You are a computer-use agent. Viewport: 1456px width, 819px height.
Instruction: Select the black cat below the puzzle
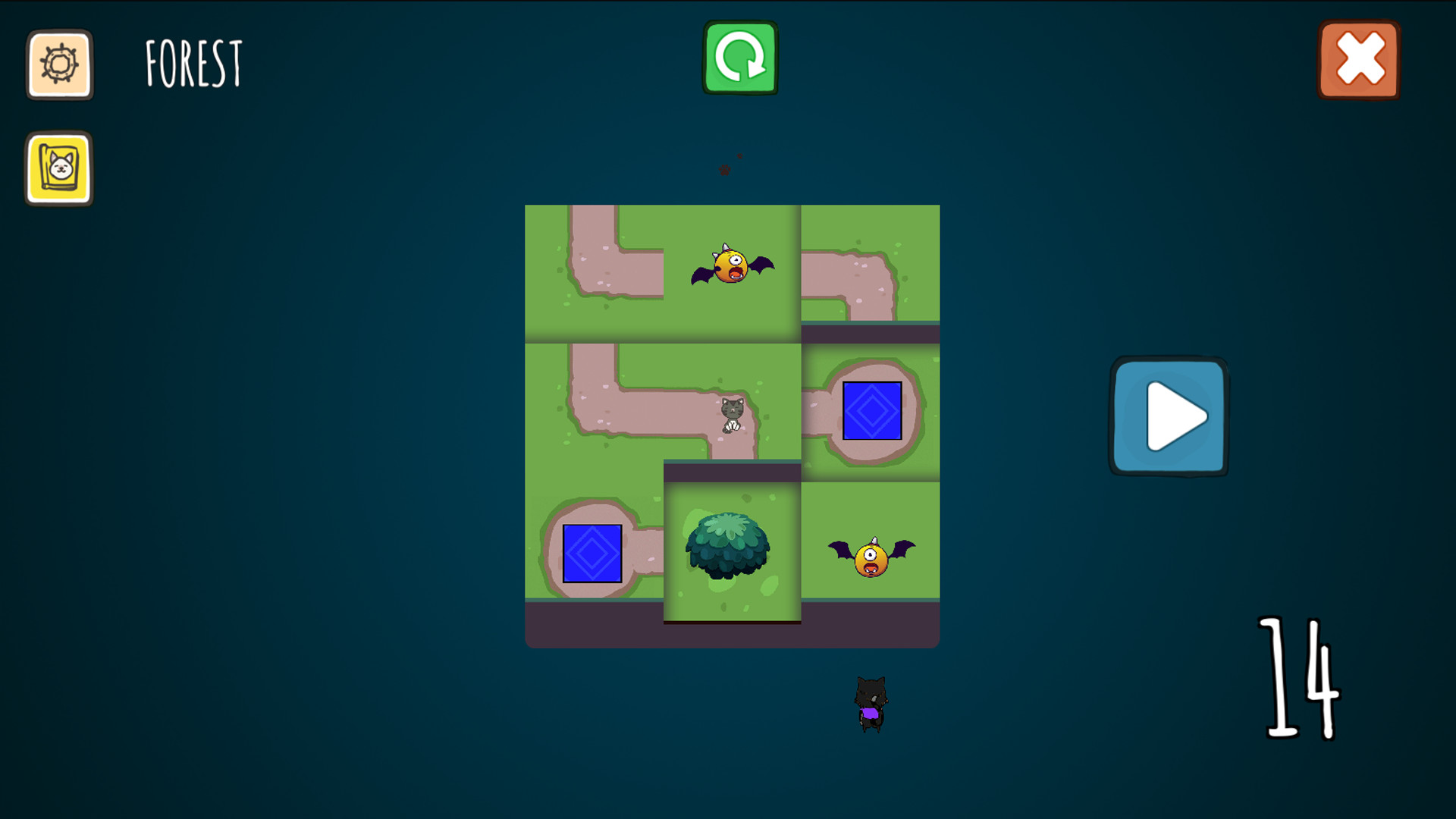(x=871, y=701)
